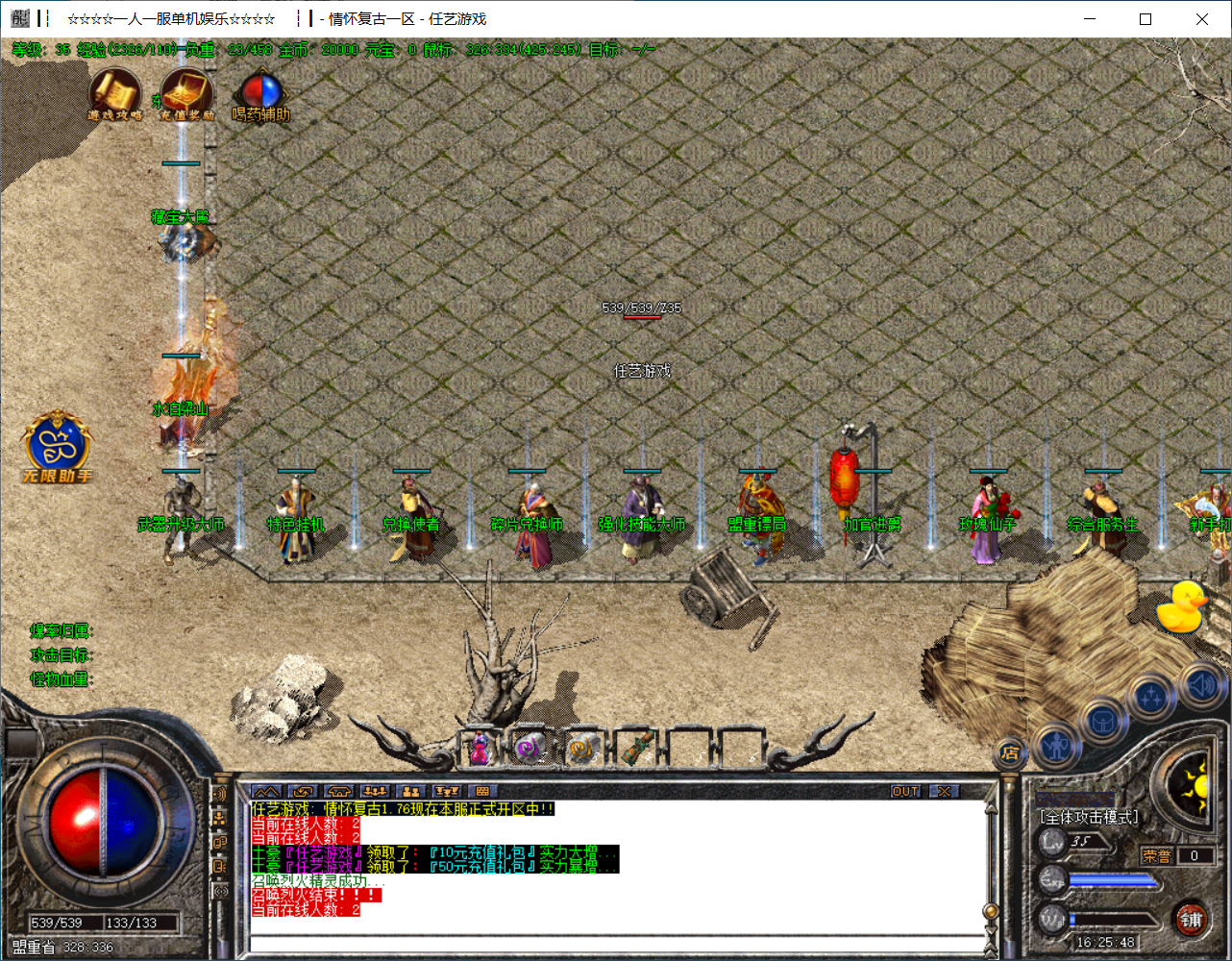The height and width of the screenshot is (961, 1232).
Task: Open the 游戏攻略 game guide scroll icon
Action: point(115,94)
